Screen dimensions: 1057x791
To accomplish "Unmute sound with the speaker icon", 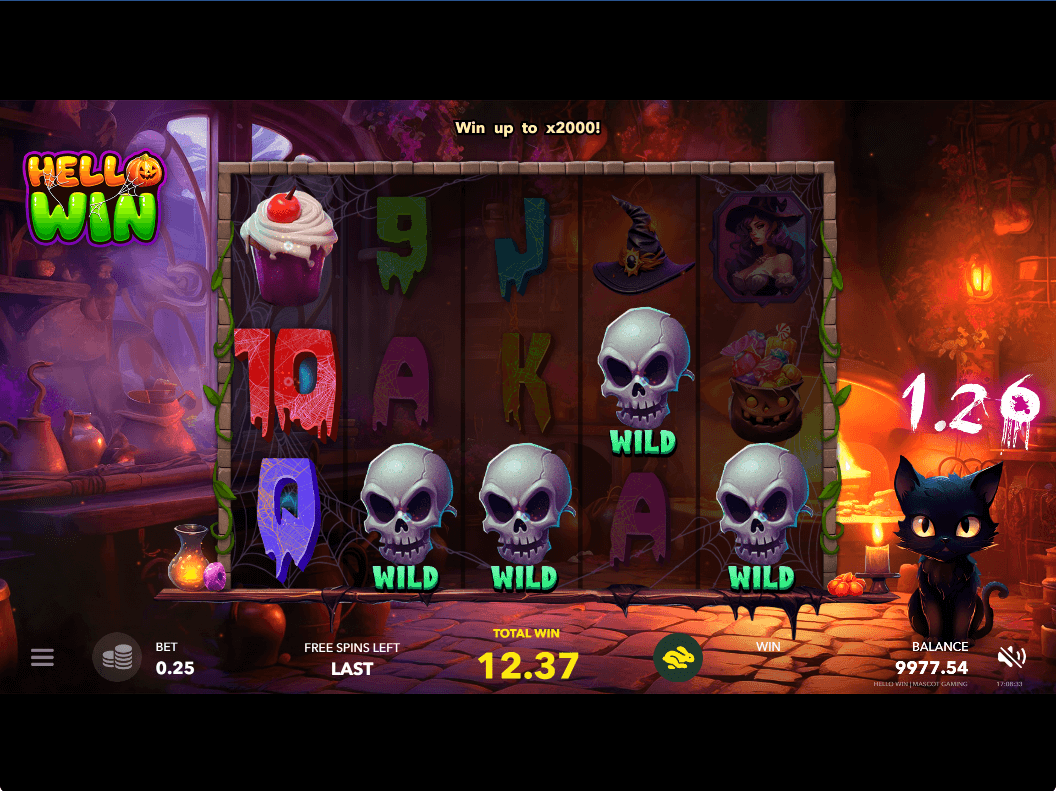I will (1011, 657).
